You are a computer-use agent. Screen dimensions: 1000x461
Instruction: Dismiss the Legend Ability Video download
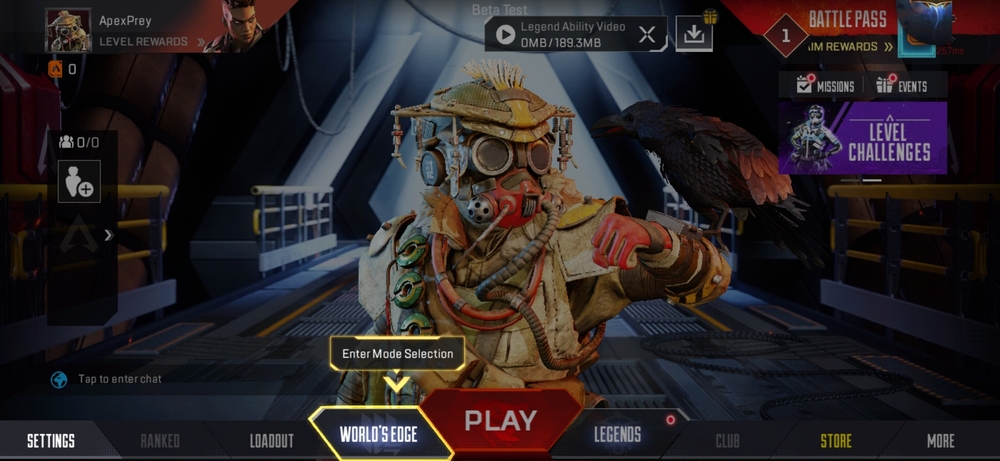click(x=647, y=35)
